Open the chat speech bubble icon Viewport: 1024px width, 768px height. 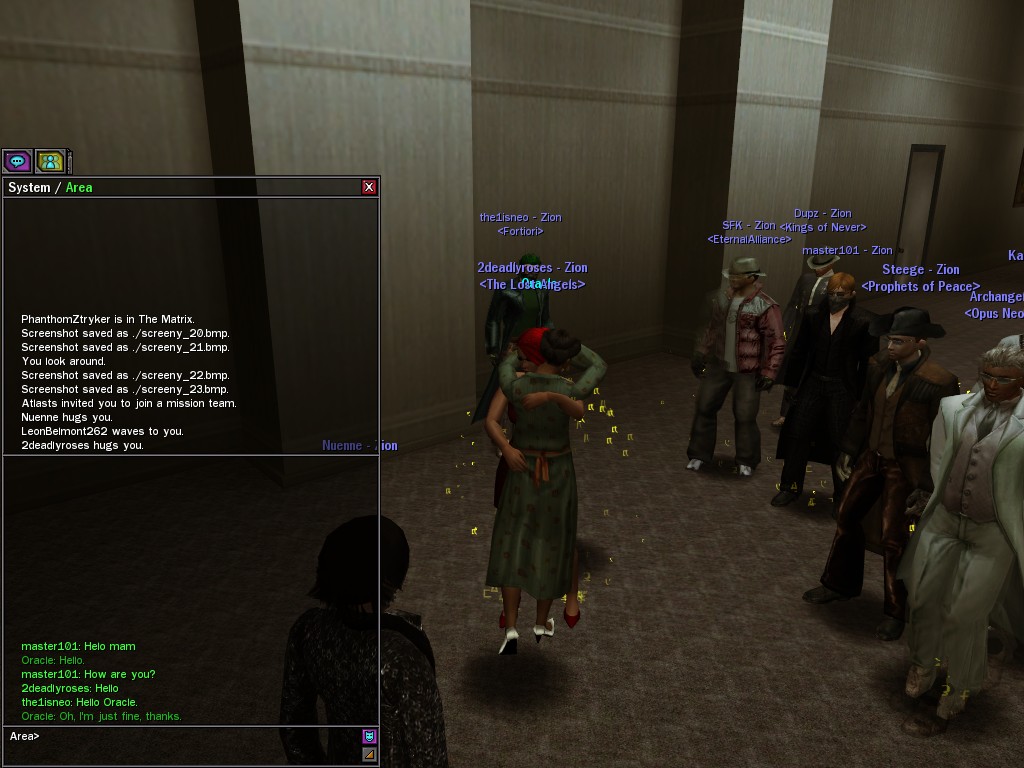17,160
